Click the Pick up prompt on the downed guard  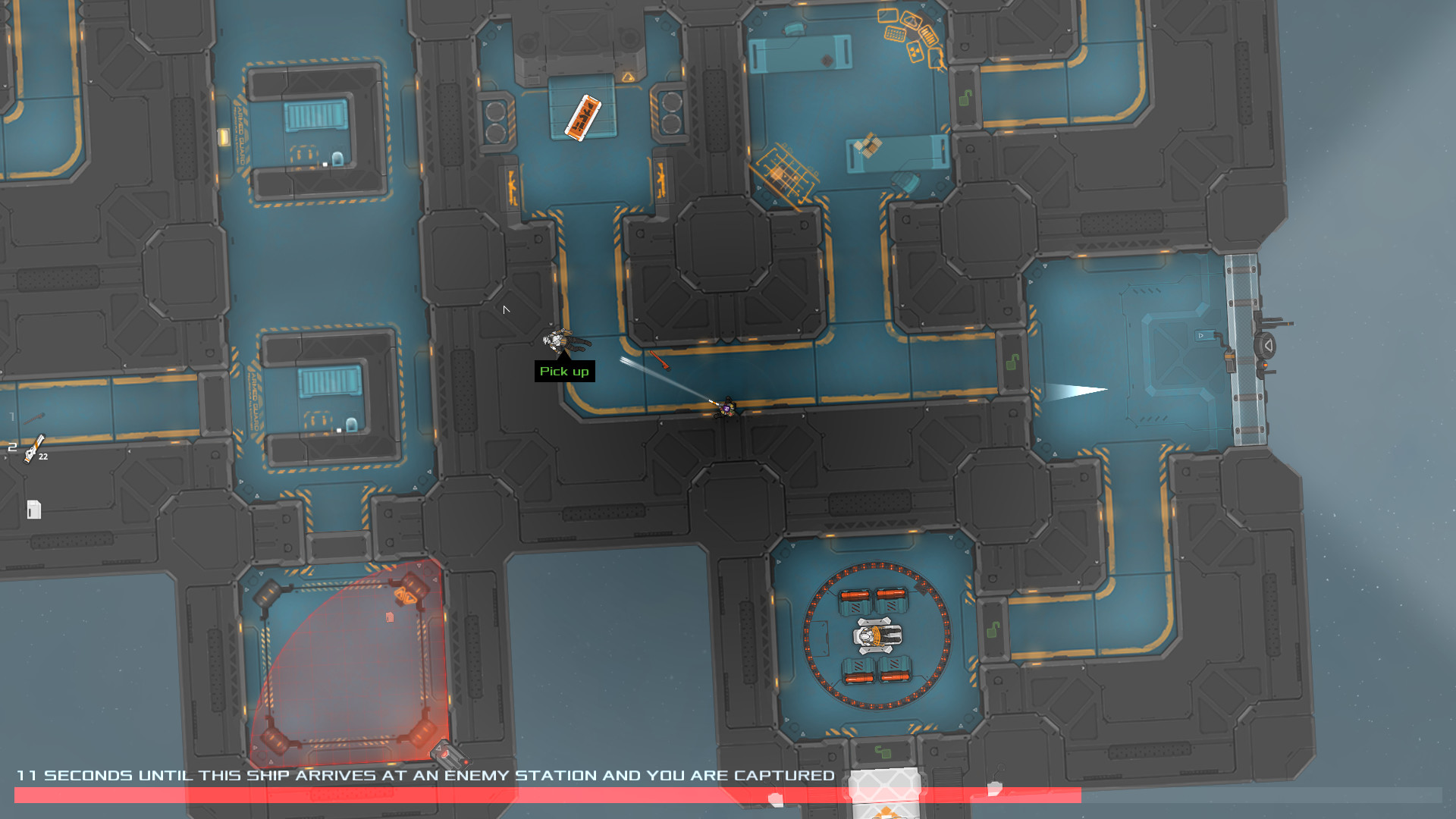coord(566,372)
